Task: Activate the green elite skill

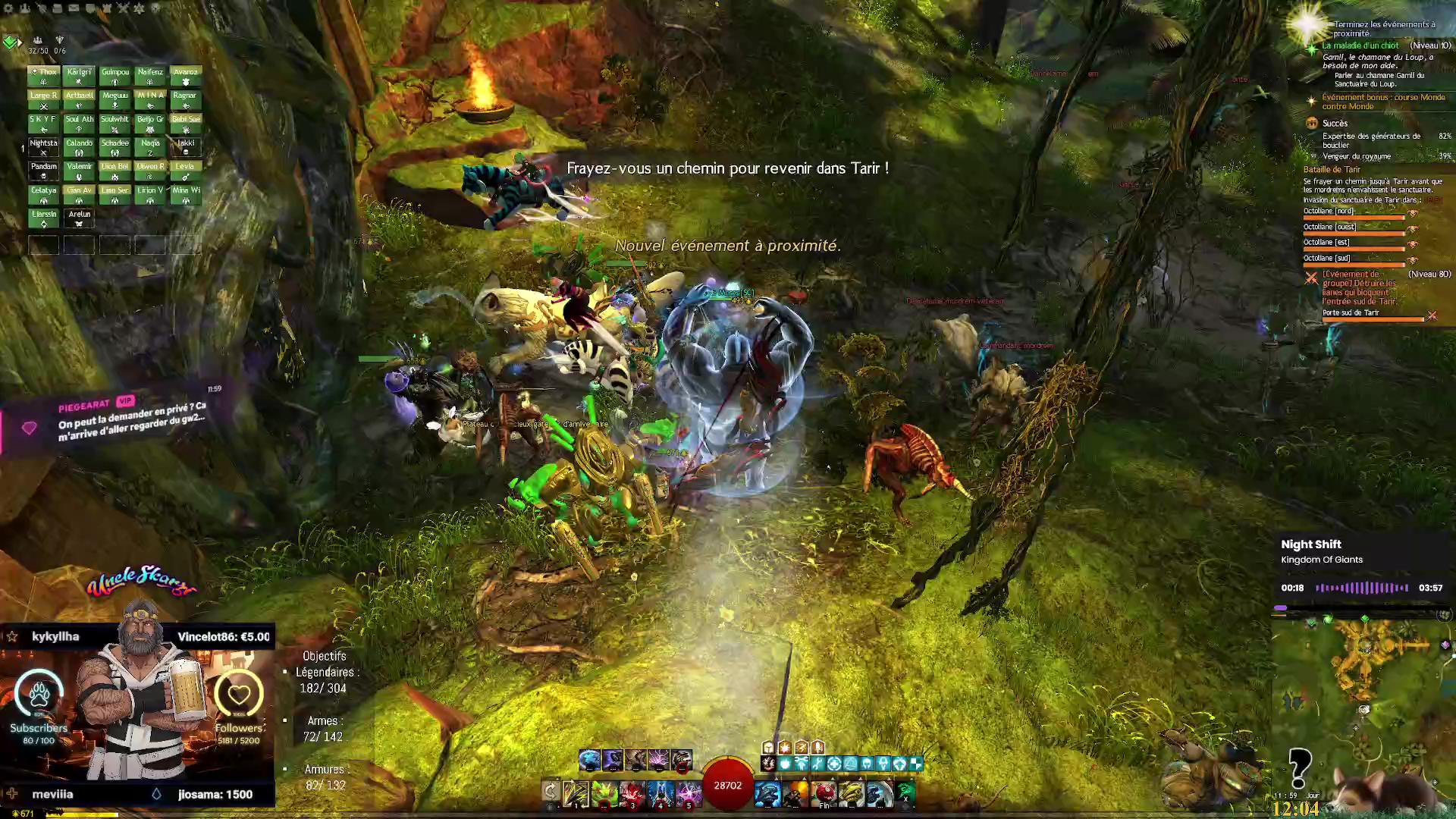Action: [x=905, y=793]
